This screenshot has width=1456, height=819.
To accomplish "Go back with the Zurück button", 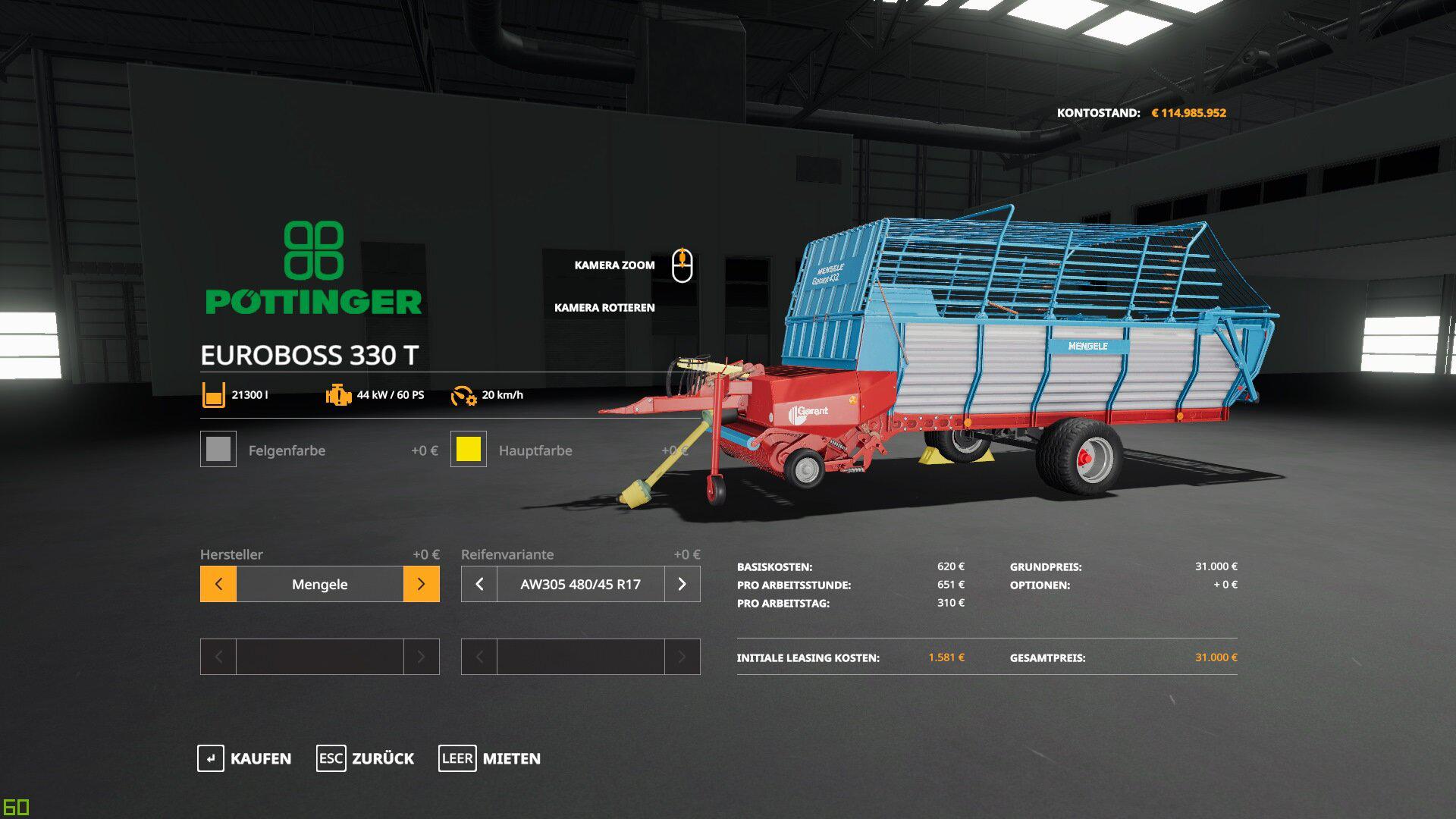I will [x=366, y=758].
